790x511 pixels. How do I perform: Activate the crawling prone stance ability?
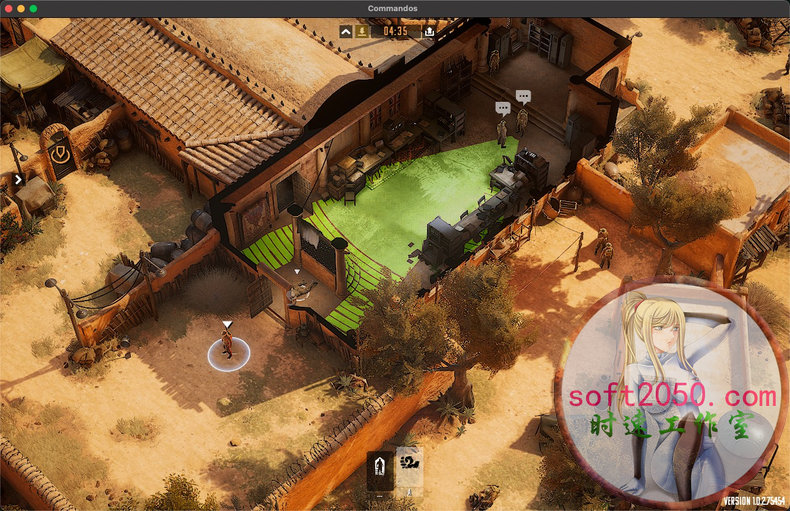(x=409, y=464)
